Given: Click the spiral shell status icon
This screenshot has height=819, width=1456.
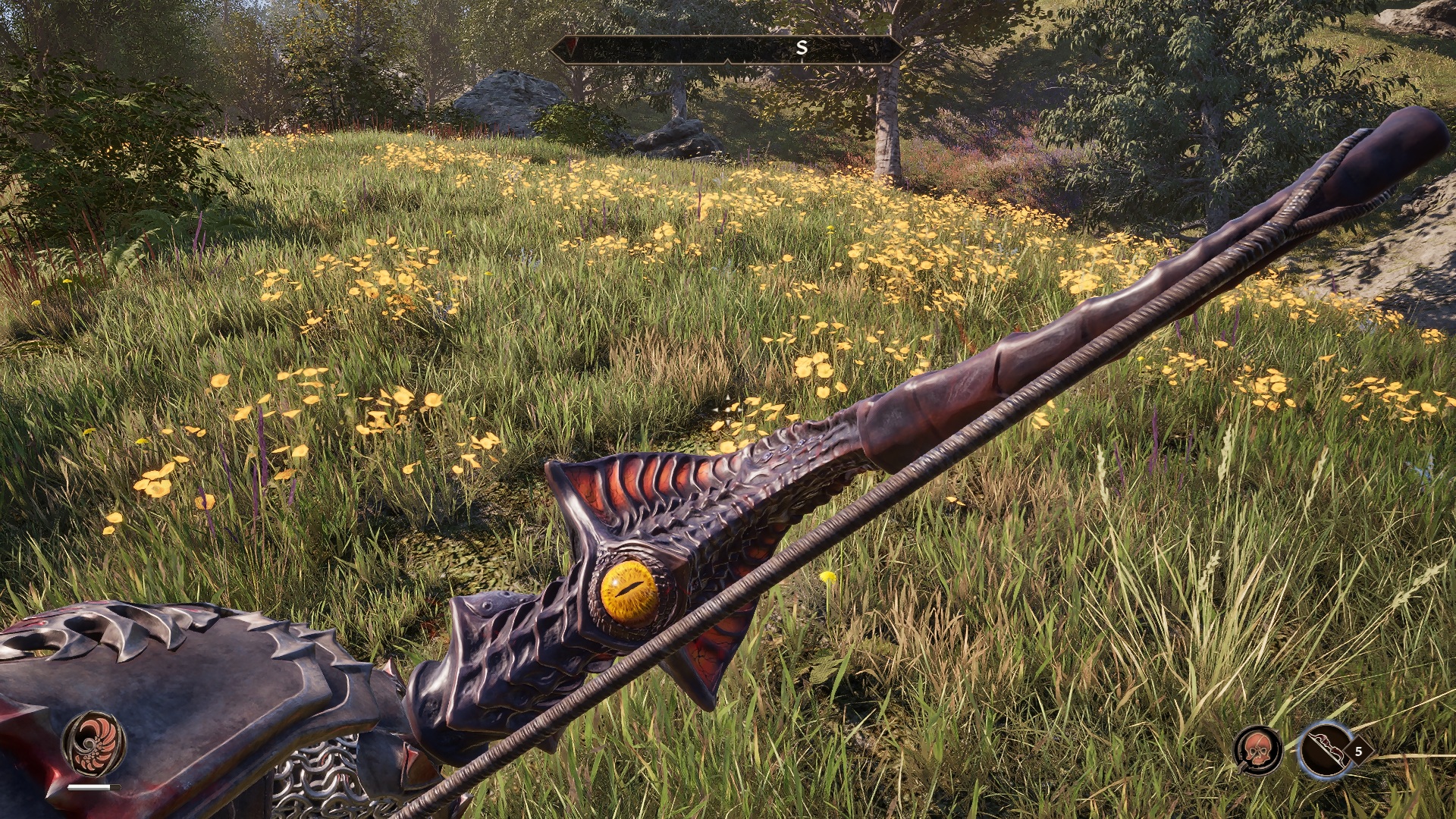Looking at the screenshot, I should [x=93, y=742].
